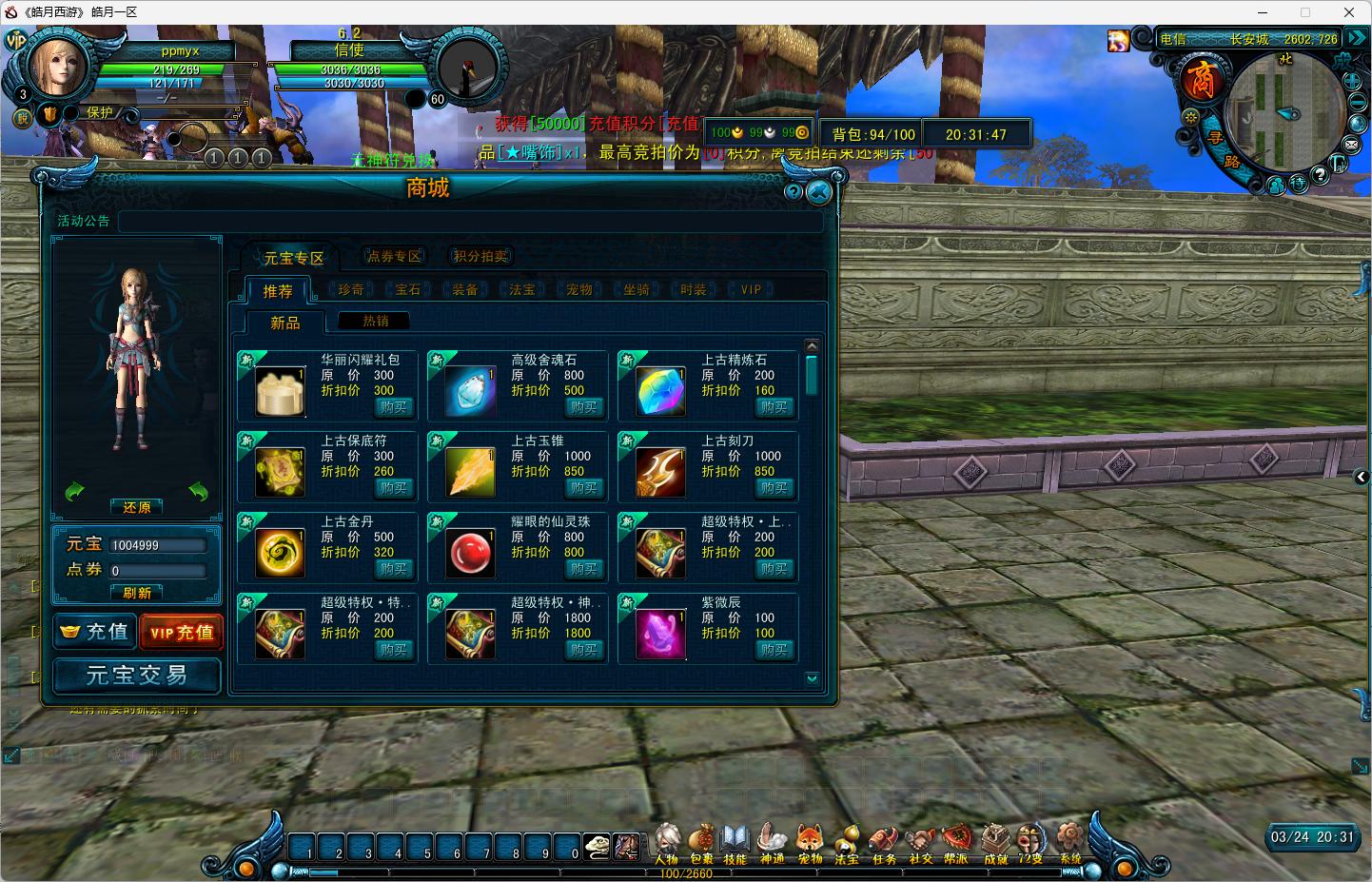Open the 积分拍卖 auction tab
The height and width of the screenshot is (882, 1372).
[x=480, y=256]
